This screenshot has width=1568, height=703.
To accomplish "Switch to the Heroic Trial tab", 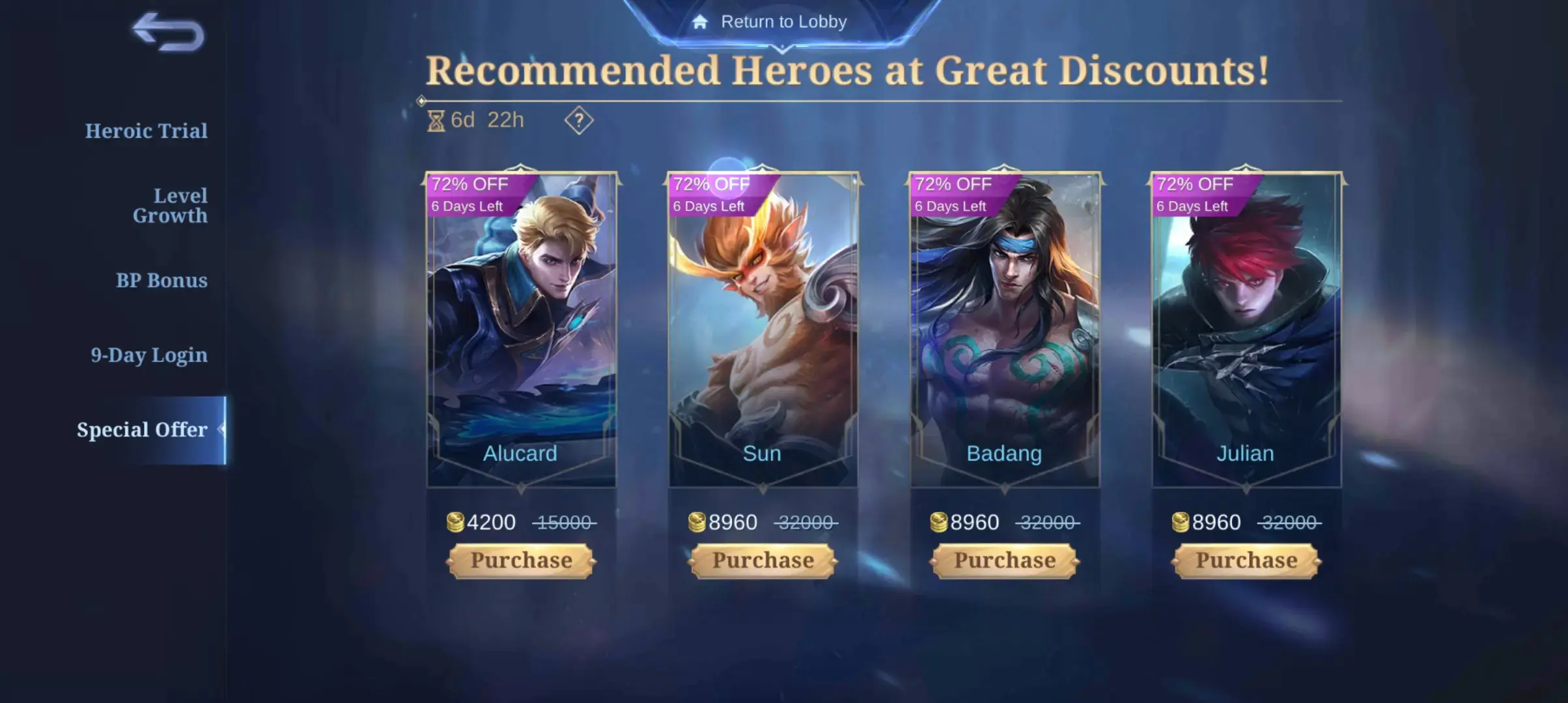I will coord(145,131).
